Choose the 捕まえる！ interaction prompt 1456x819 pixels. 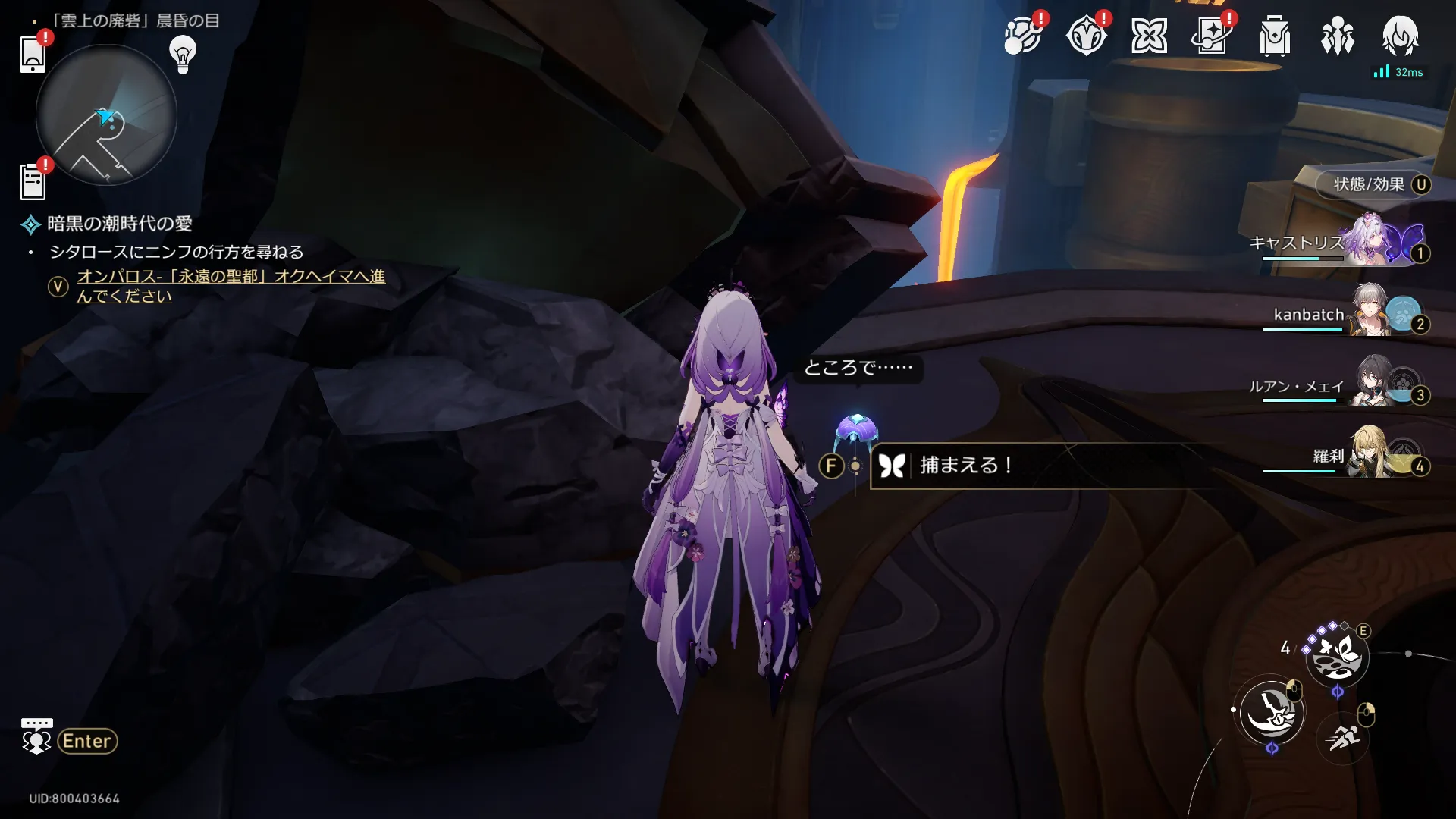coord(965,466)
